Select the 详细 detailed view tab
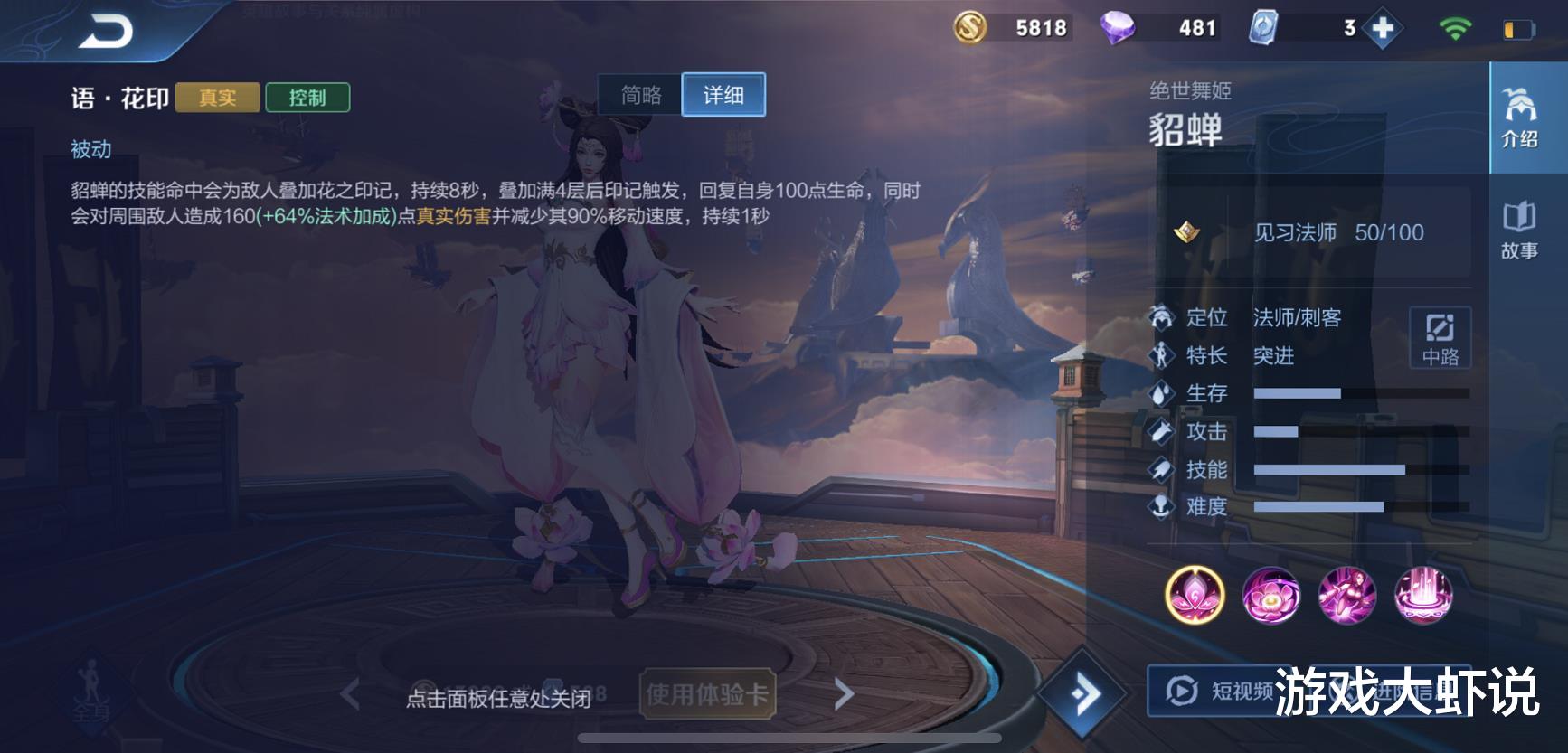 [x=722, y=94]
